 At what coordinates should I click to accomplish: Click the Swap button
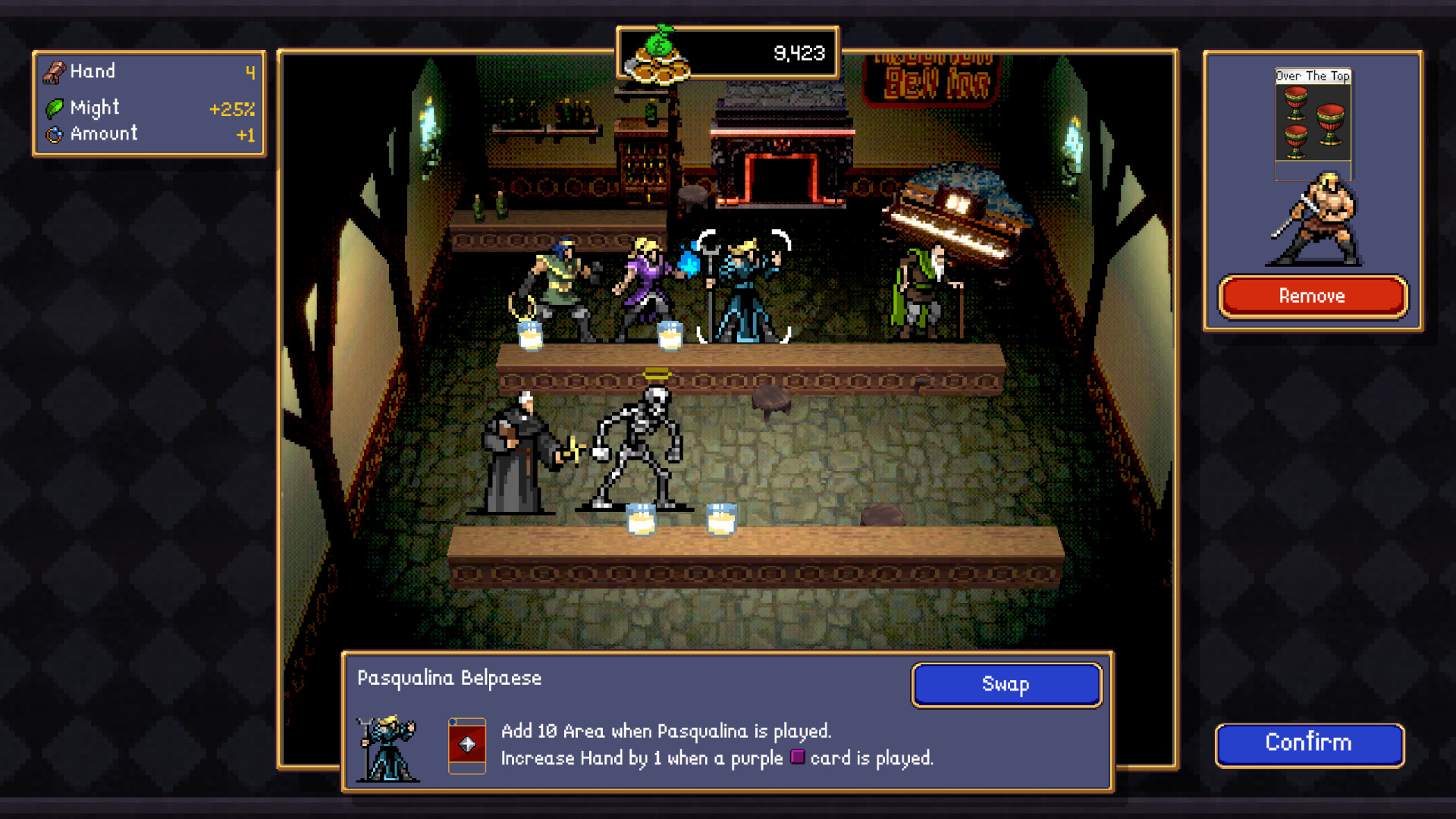point(1006,684)
